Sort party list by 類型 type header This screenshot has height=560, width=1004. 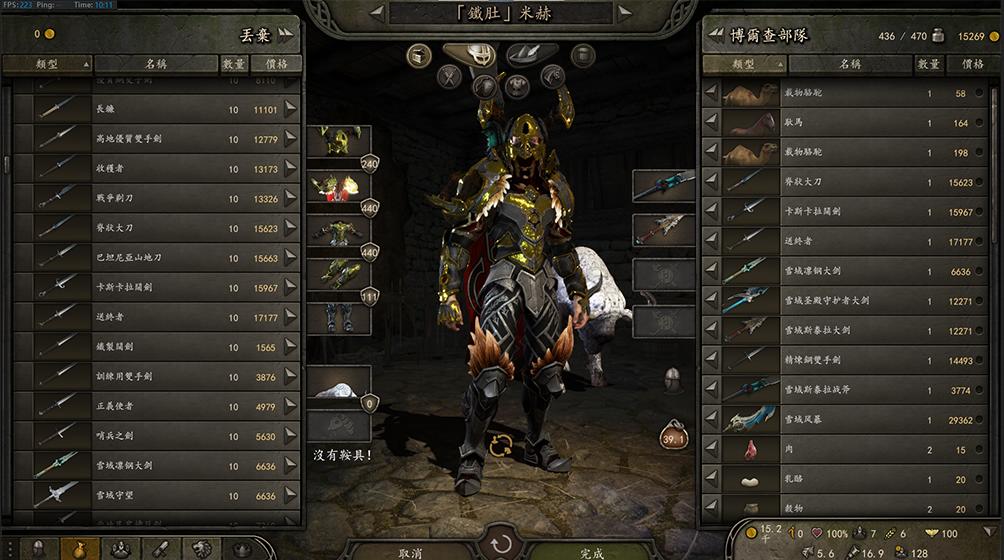pos(743,64)
